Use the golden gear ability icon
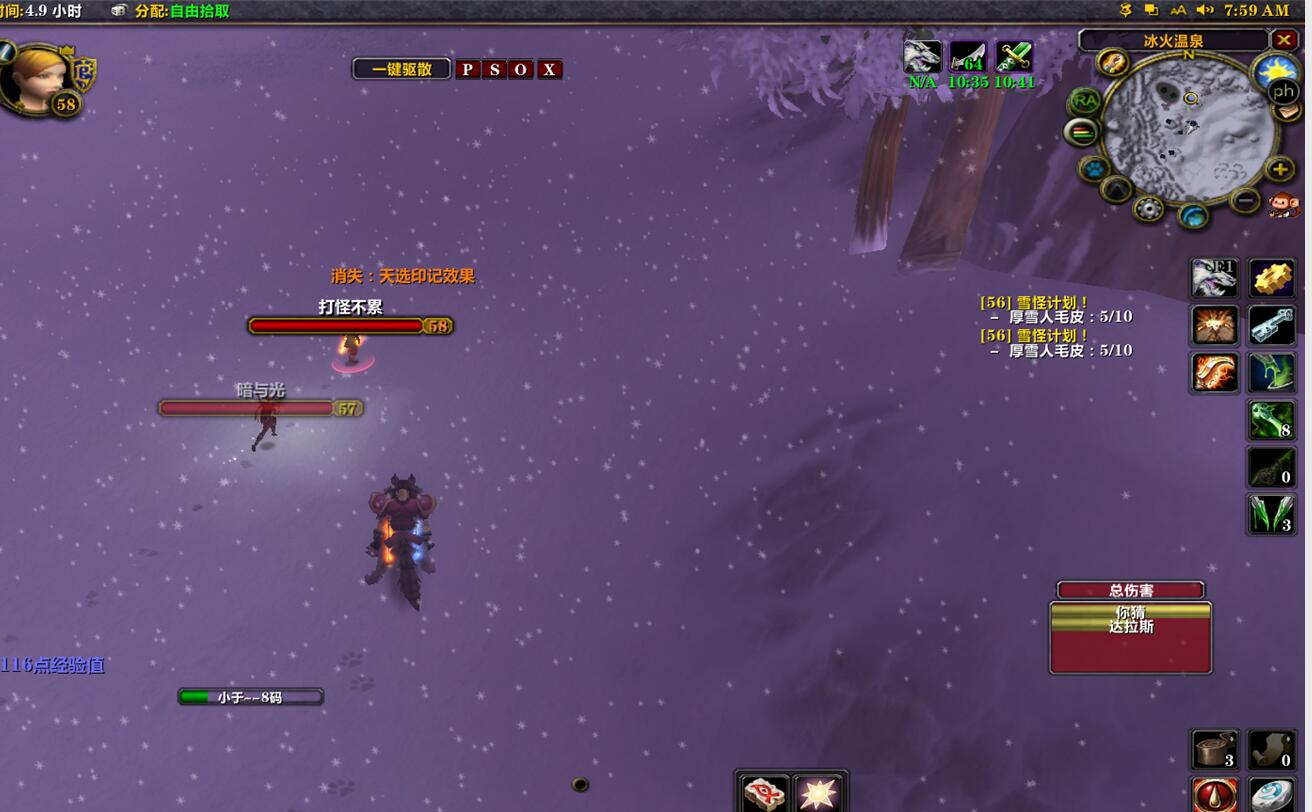 (x=1272, y=278)
